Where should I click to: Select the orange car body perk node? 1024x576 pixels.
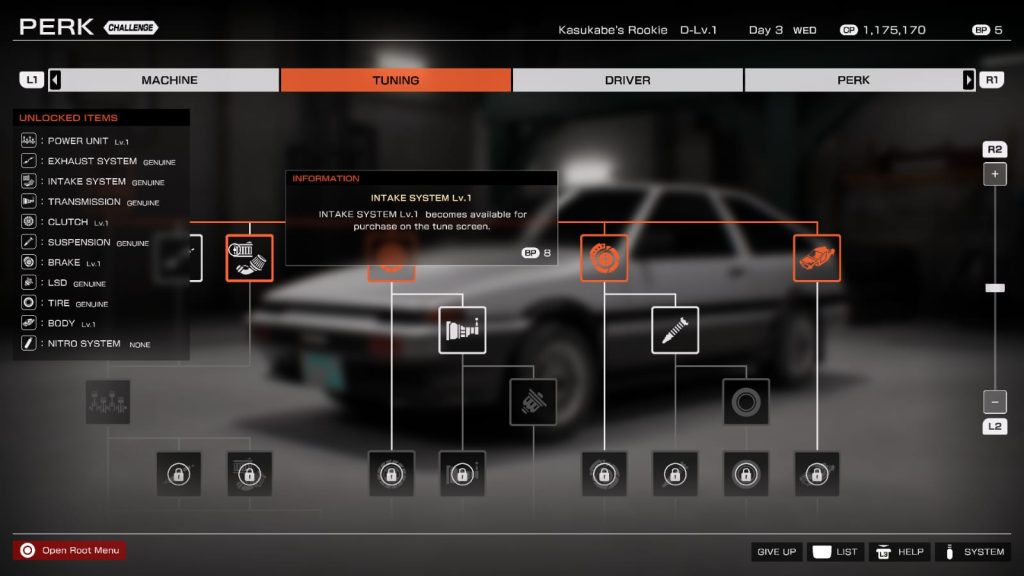[817, 258]
